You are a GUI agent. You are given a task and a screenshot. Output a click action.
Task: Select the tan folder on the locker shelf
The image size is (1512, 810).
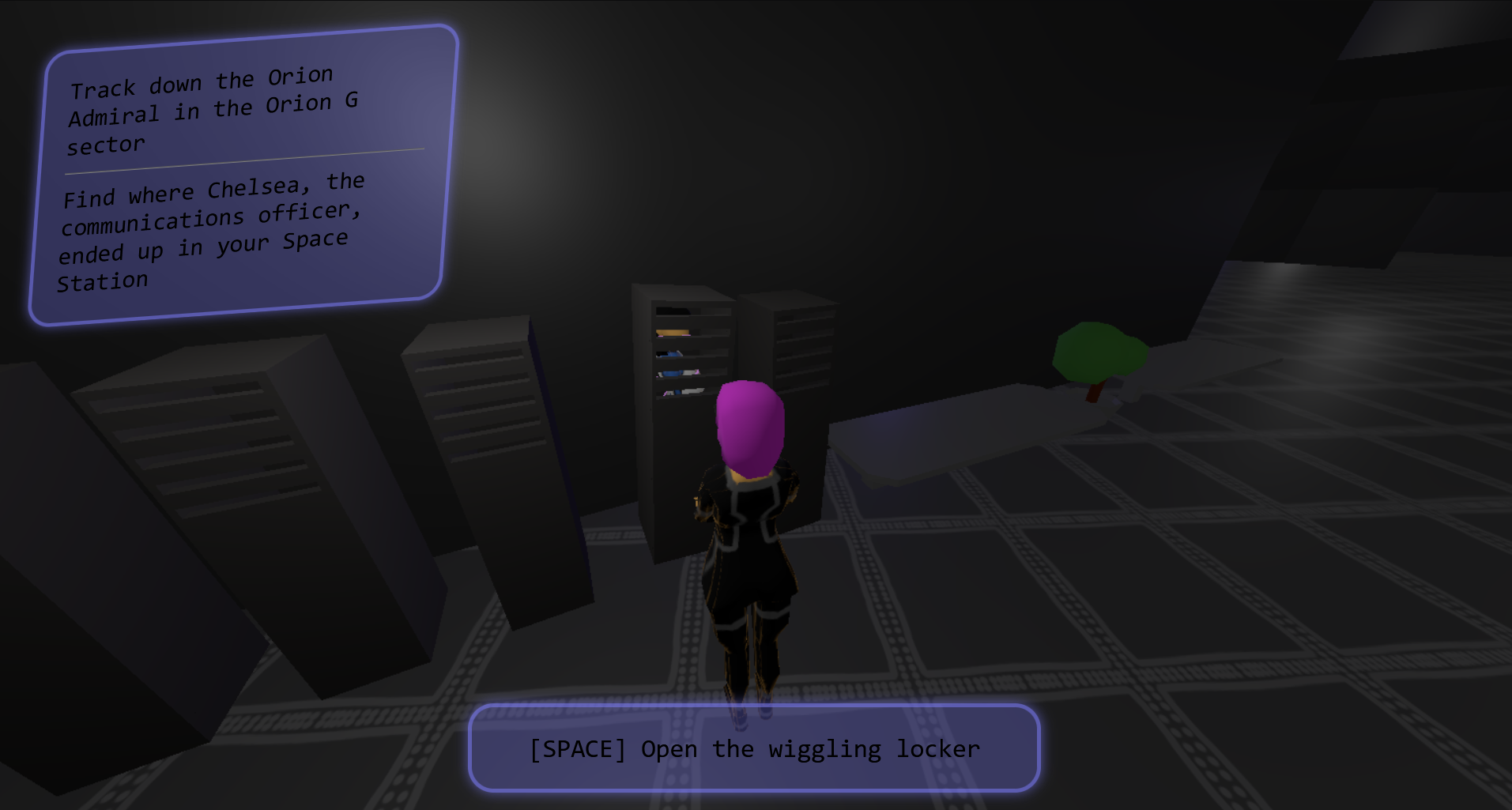(x=673, y=332)
